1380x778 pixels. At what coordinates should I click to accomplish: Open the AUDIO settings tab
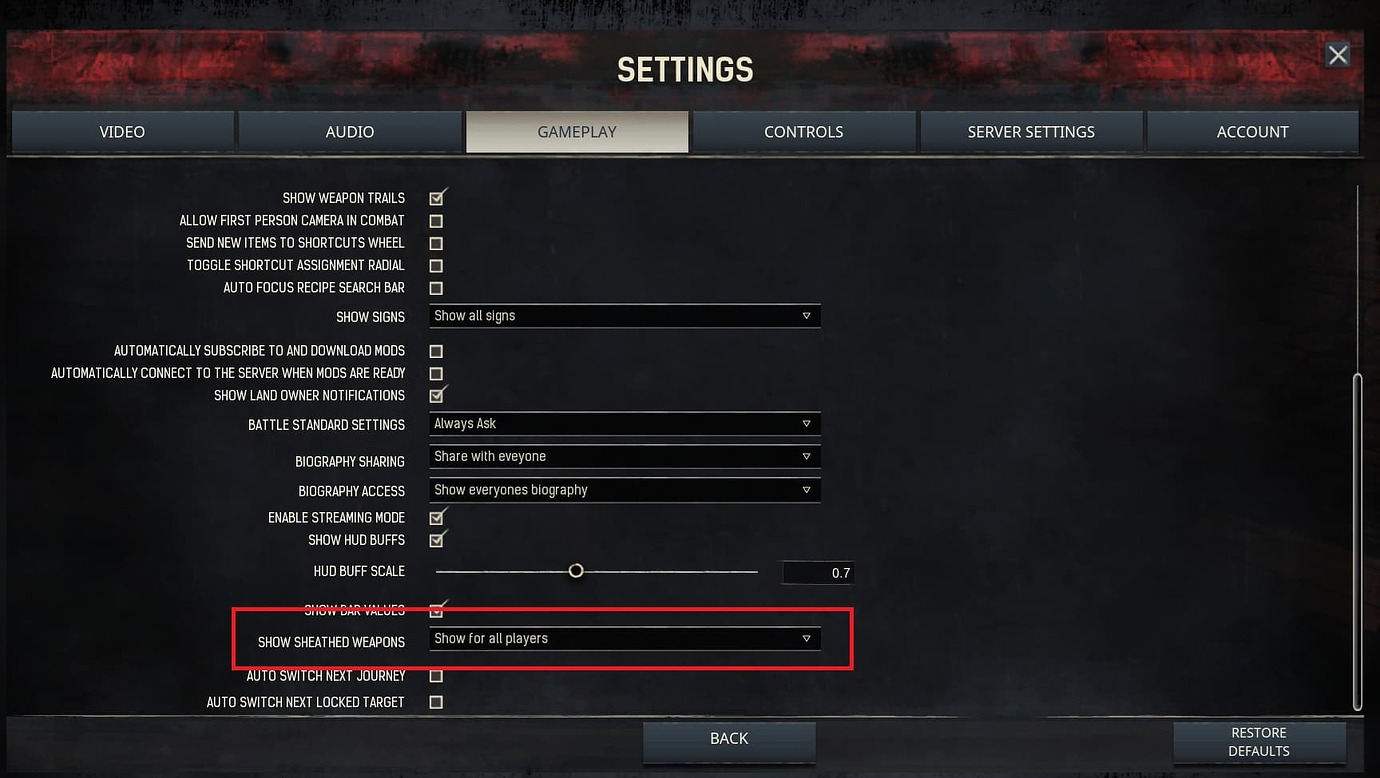[349, 131]
